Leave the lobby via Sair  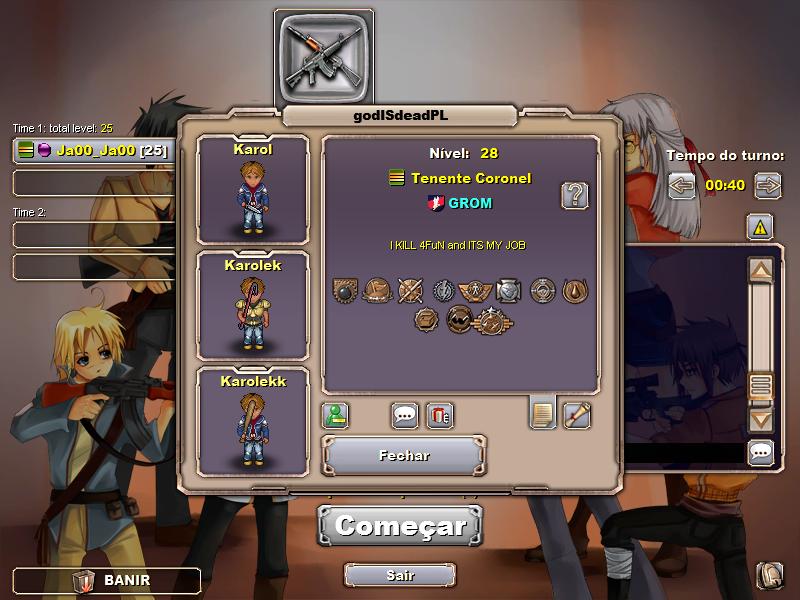tap(400, 575)
